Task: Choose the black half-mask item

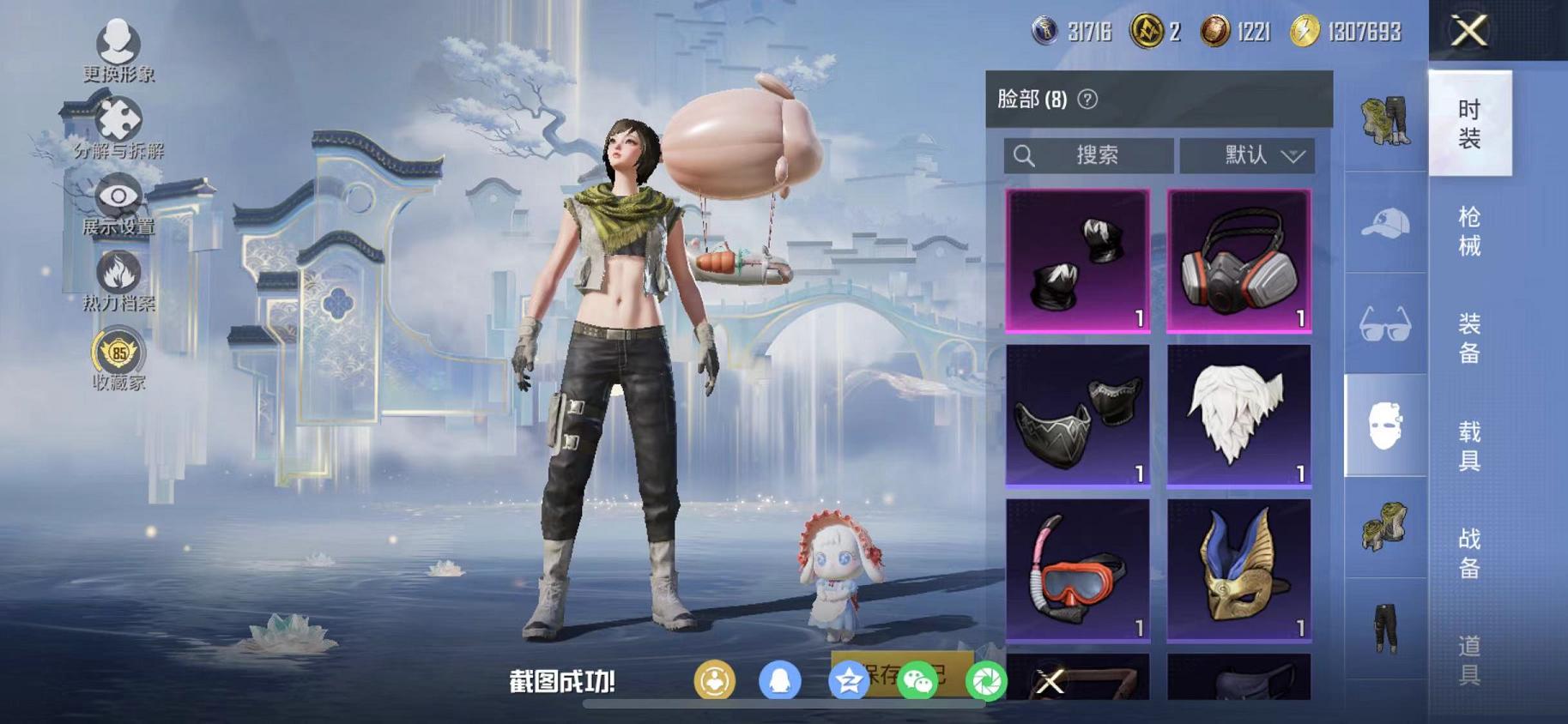Action: coord(1077,415)
